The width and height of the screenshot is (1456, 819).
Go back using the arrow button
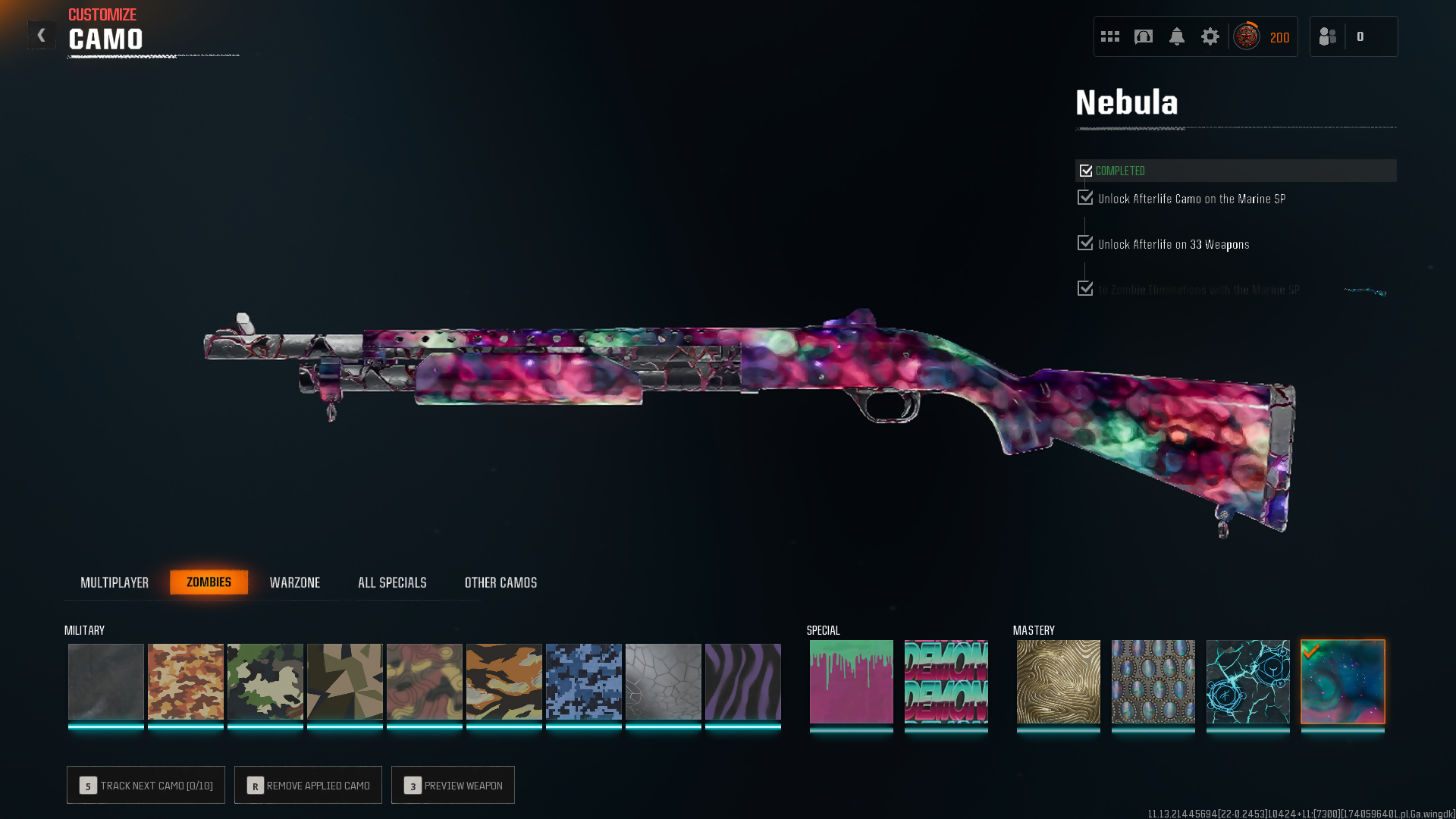[42, 35]
